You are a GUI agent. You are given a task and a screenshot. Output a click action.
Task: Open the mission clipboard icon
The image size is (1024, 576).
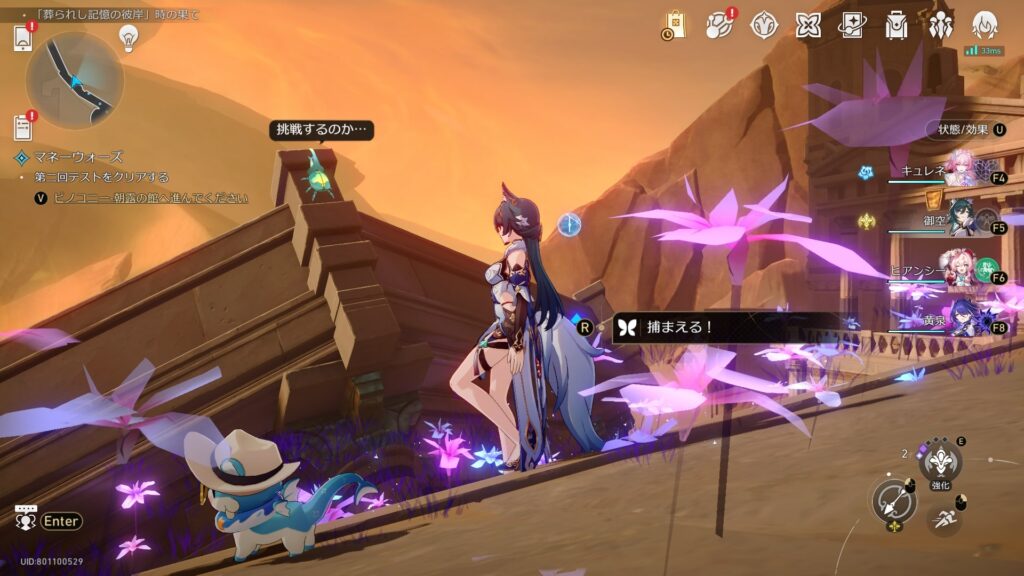(x=23, y=127)
